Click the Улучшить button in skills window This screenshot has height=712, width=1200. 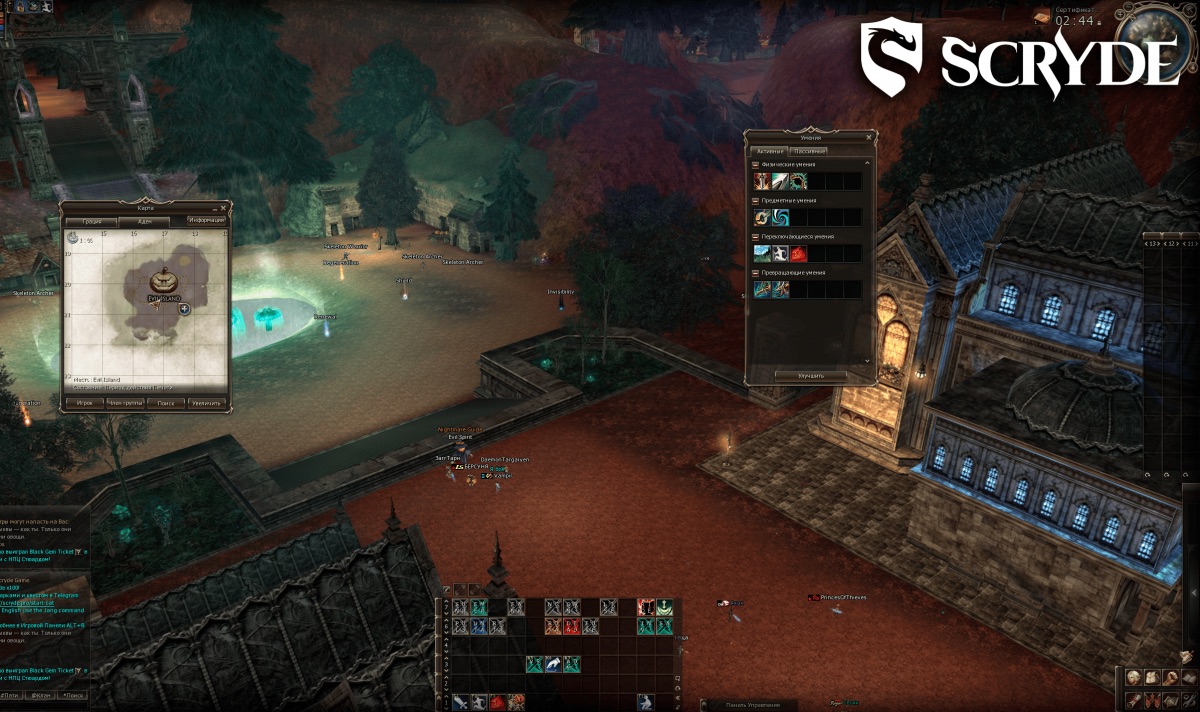[811, 376]
